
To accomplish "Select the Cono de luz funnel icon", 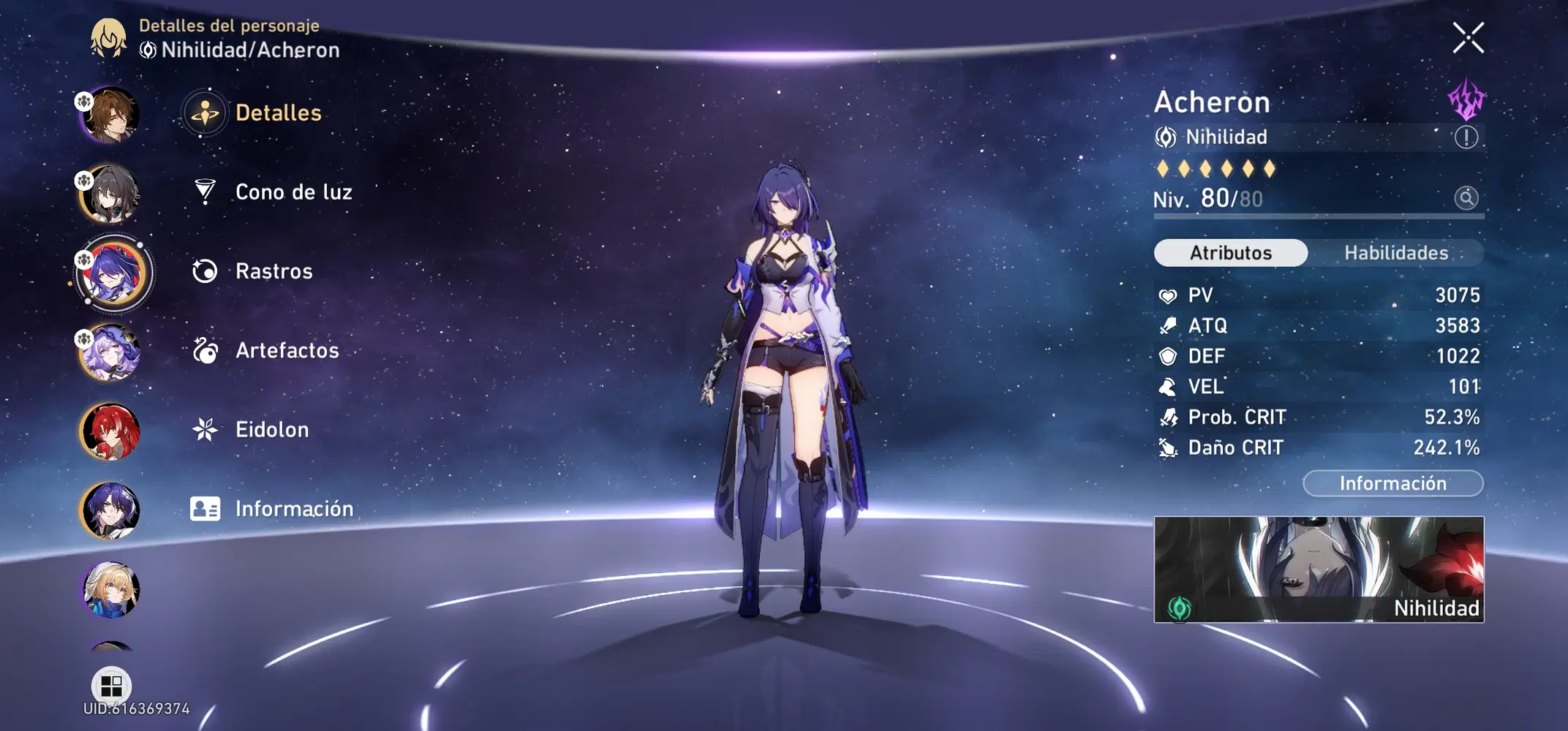I will tap(206, 192).
